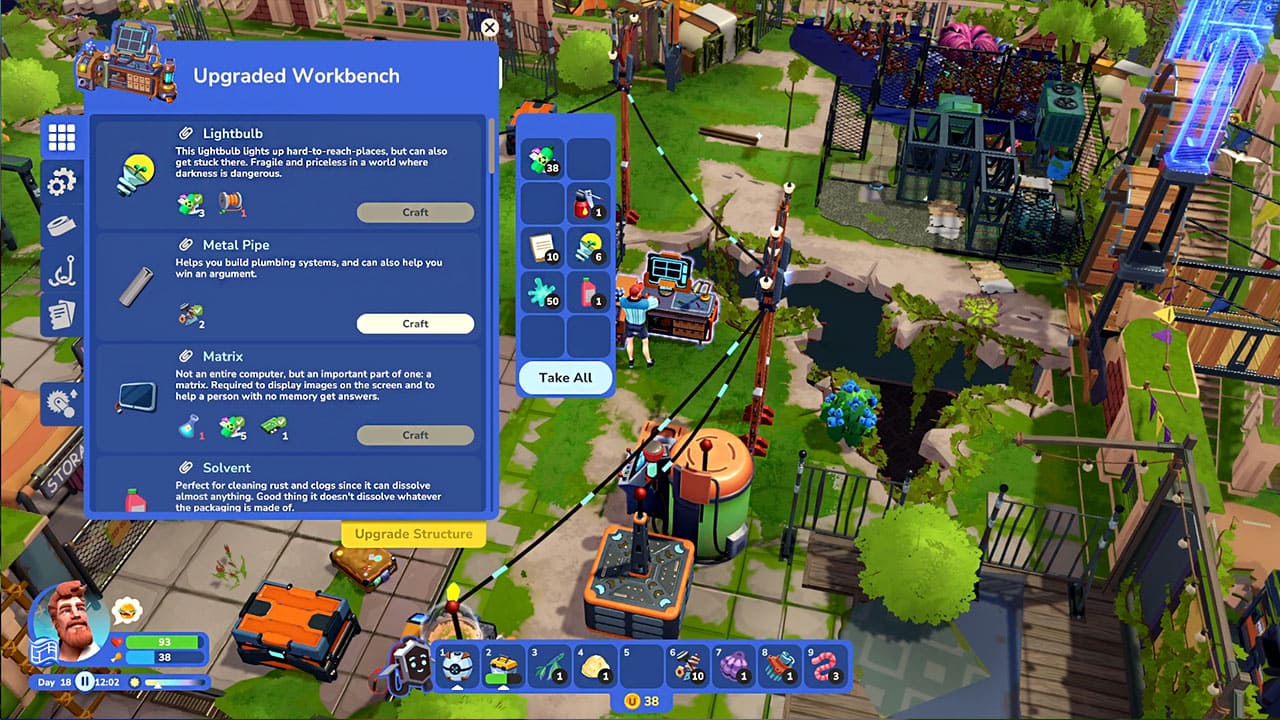Click the Upgrade Structure button
This screenshot has height=720, width=1280.
tap(413, 534)
